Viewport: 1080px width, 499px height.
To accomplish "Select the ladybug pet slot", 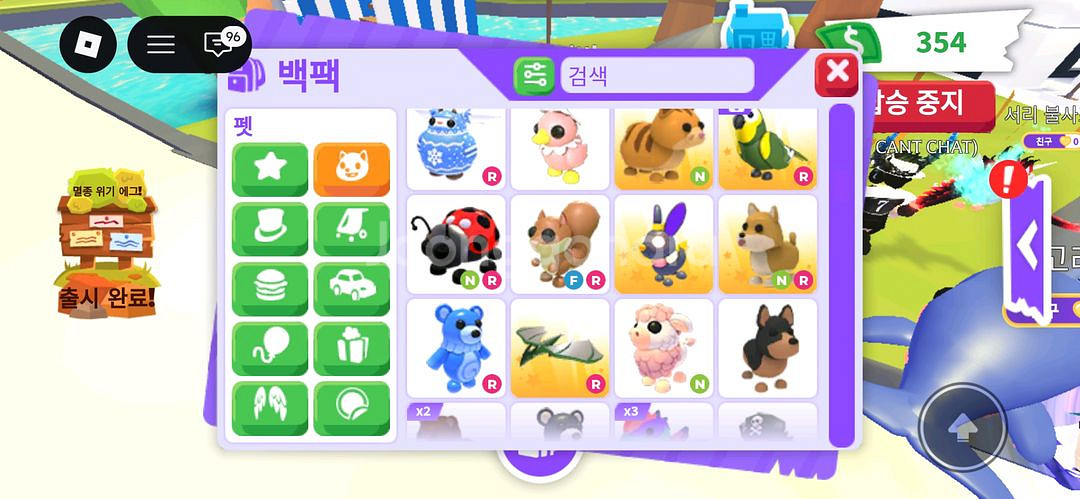I will (x=456, y=244).
